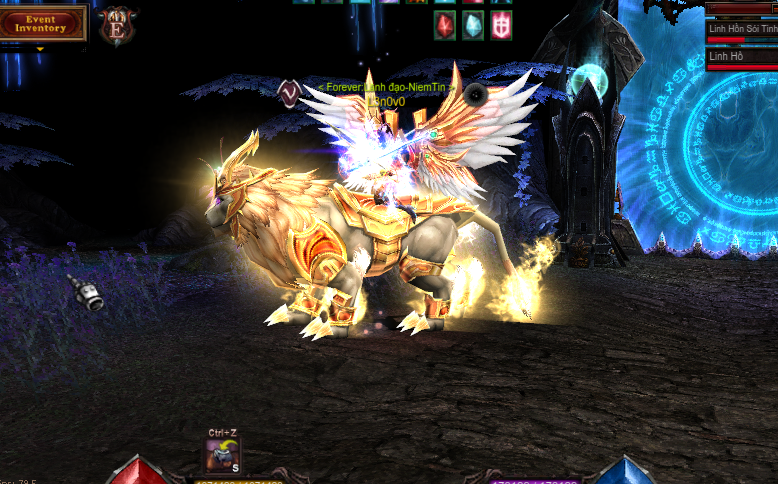Select the cyan crystal buff icon

(x=472, y=26)
